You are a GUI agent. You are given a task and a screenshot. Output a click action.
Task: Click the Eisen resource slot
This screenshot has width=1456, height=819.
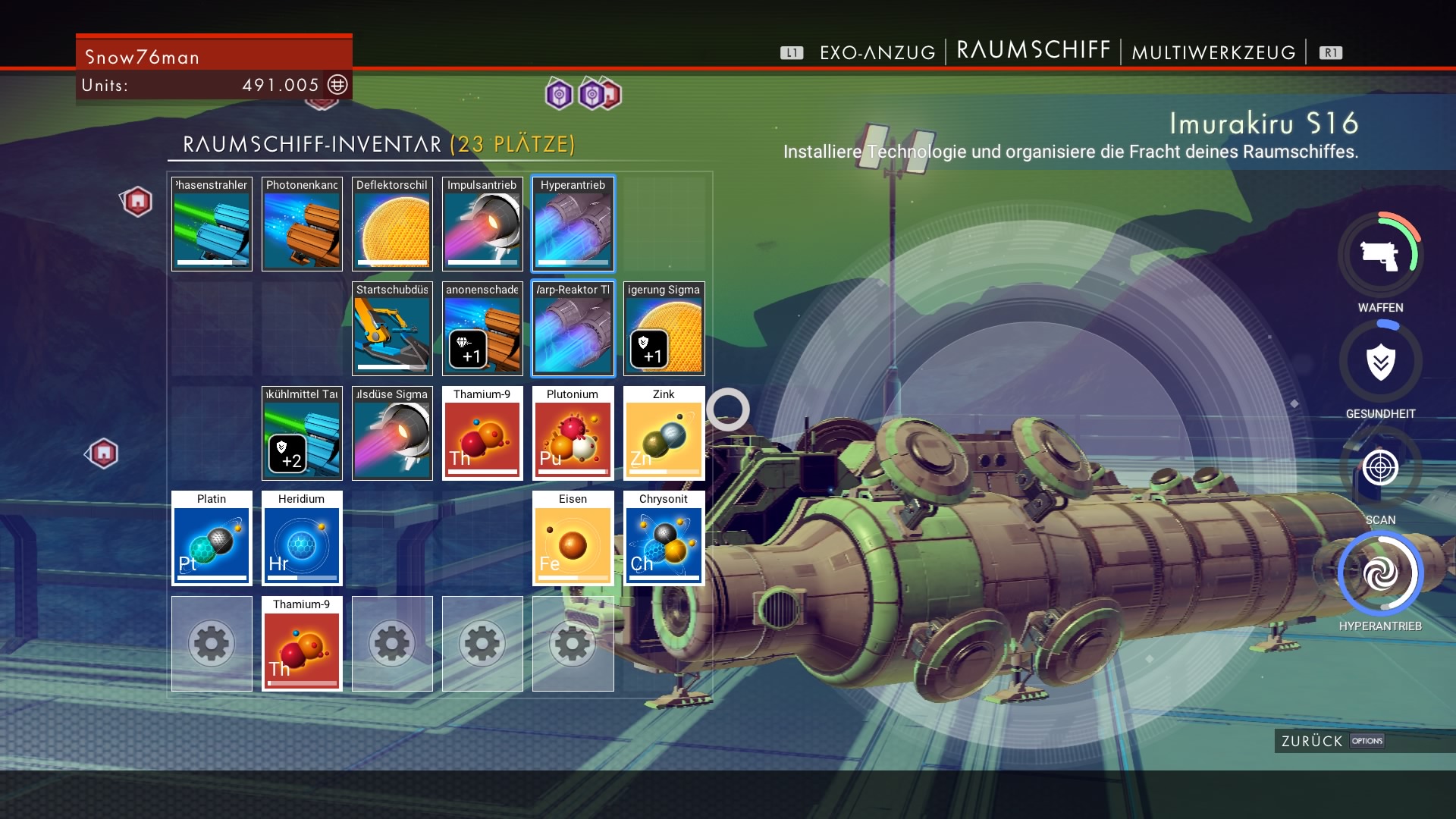(573, 538)
